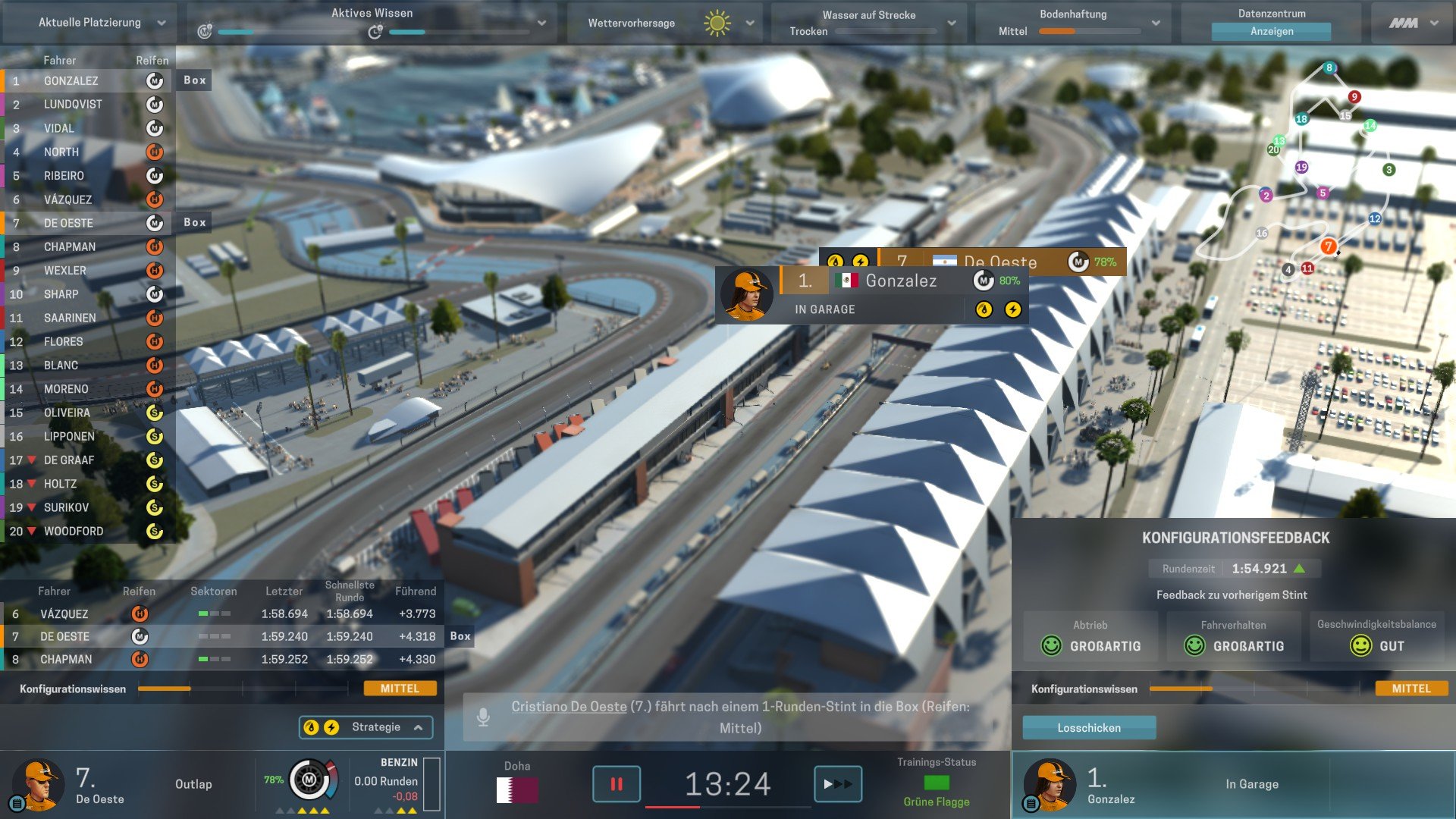Expand the Bodenhaftung grip panel
Viewport: 1456px width, 819px height.
(x=1156, y=23)
